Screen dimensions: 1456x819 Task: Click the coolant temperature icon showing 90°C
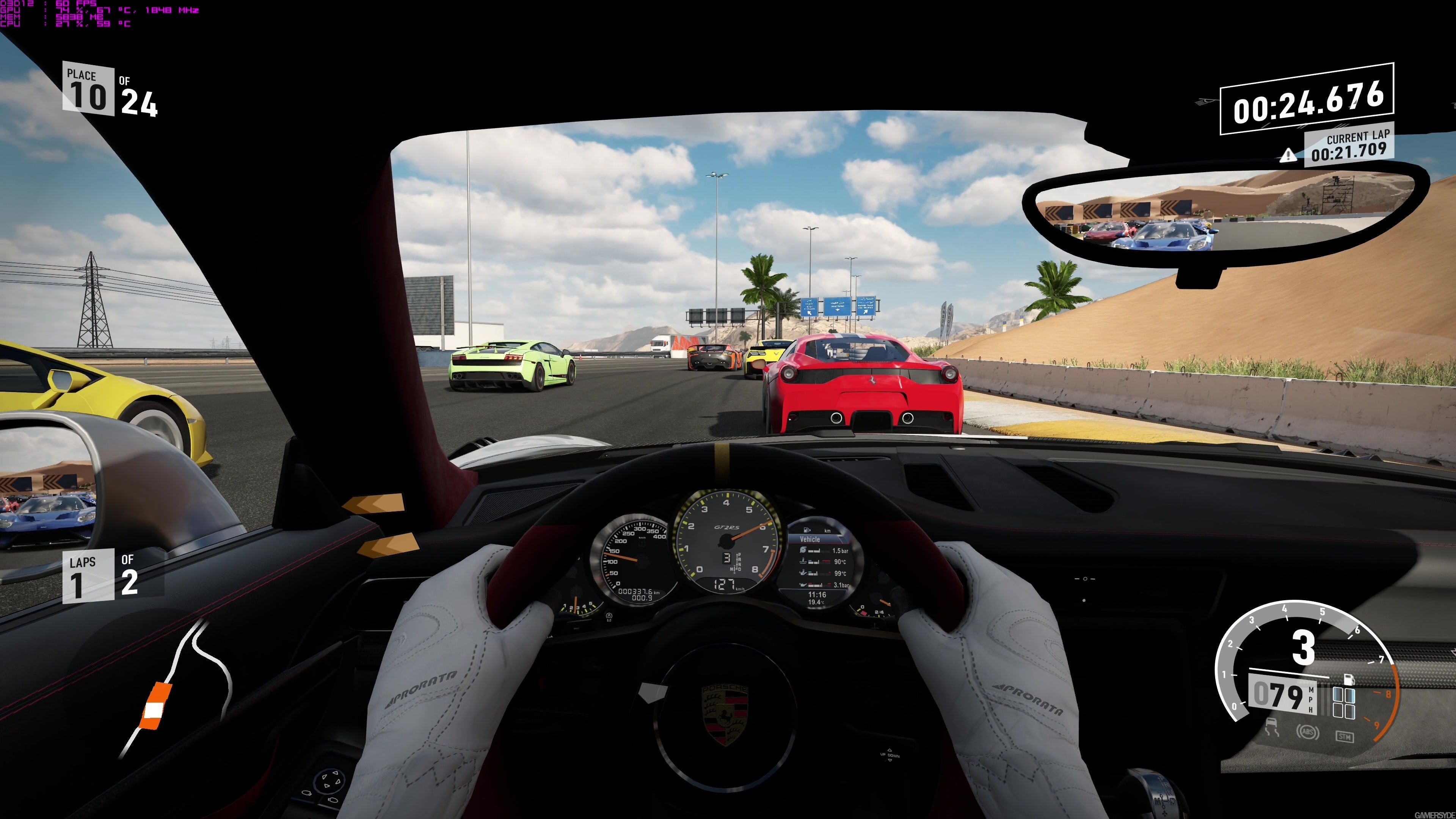point(803,562)
